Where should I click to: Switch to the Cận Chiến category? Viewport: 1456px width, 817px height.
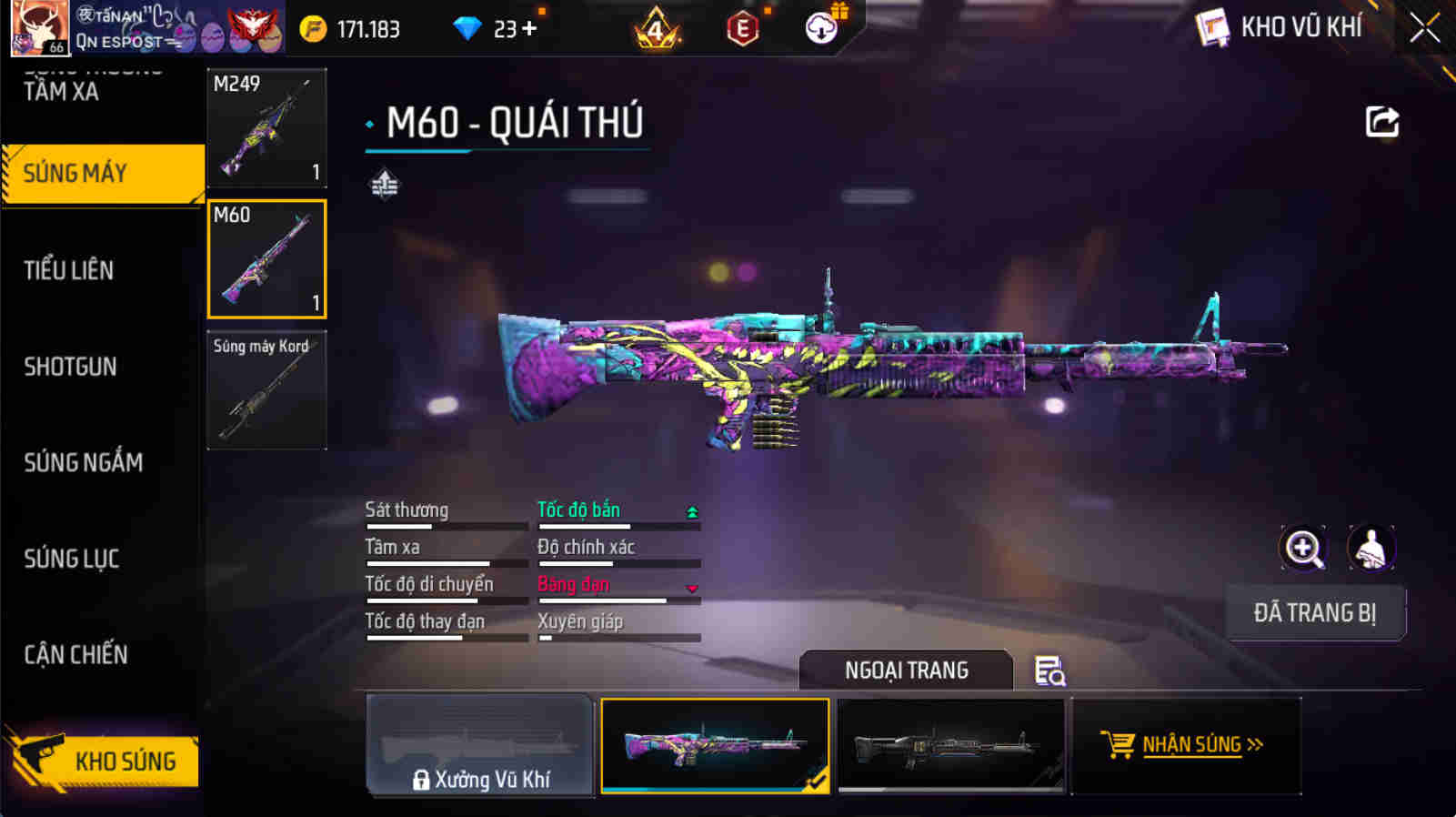tap(75, 654)
